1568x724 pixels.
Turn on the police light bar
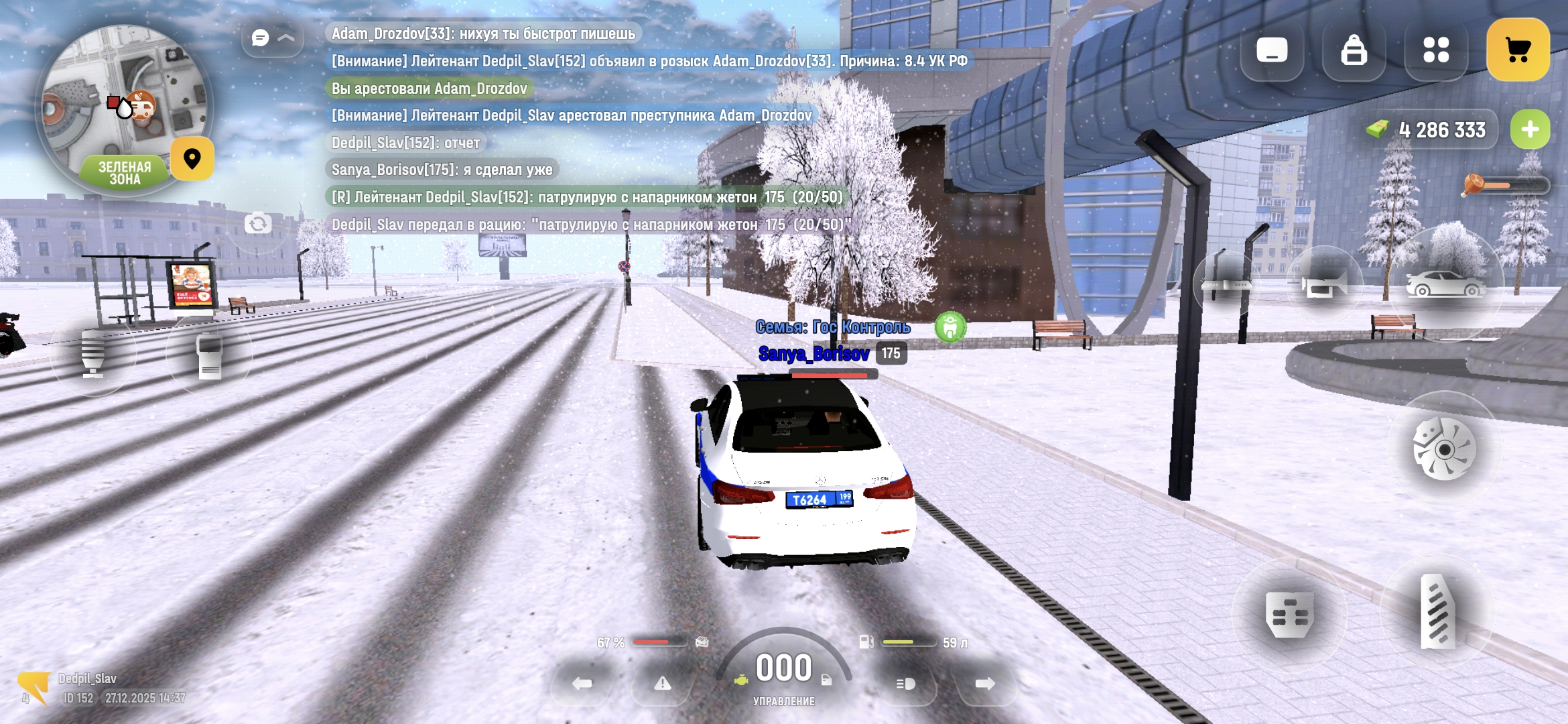[x=1225, y=285]
